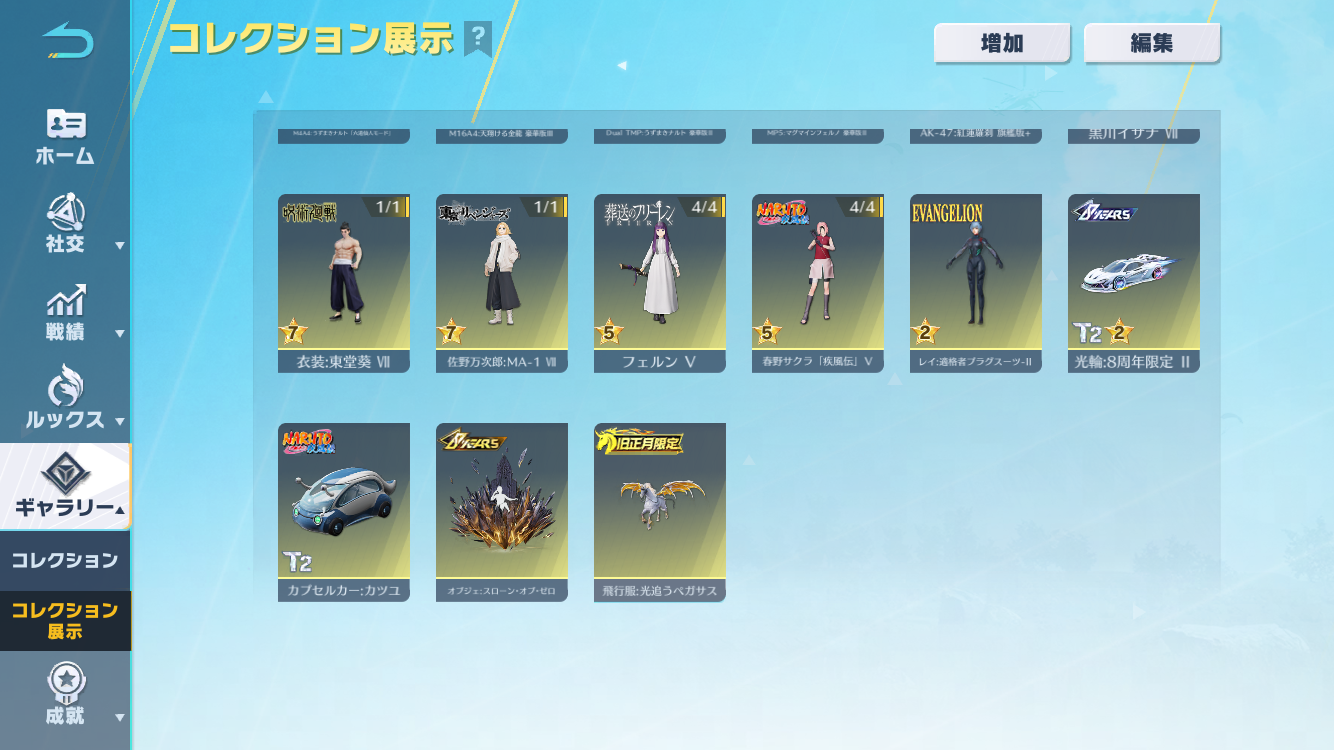Choose the 春野サクラ「疾風伝」 card

coord(818,283)
